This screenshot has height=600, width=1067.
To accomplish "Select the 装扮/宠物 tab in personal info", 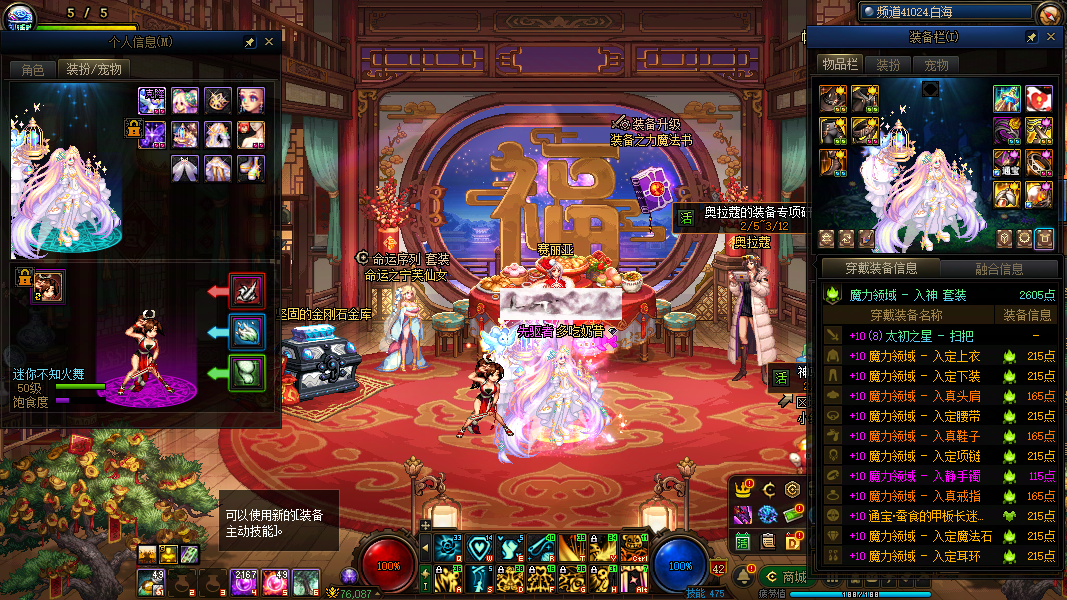I will click(x=94, y=70).
